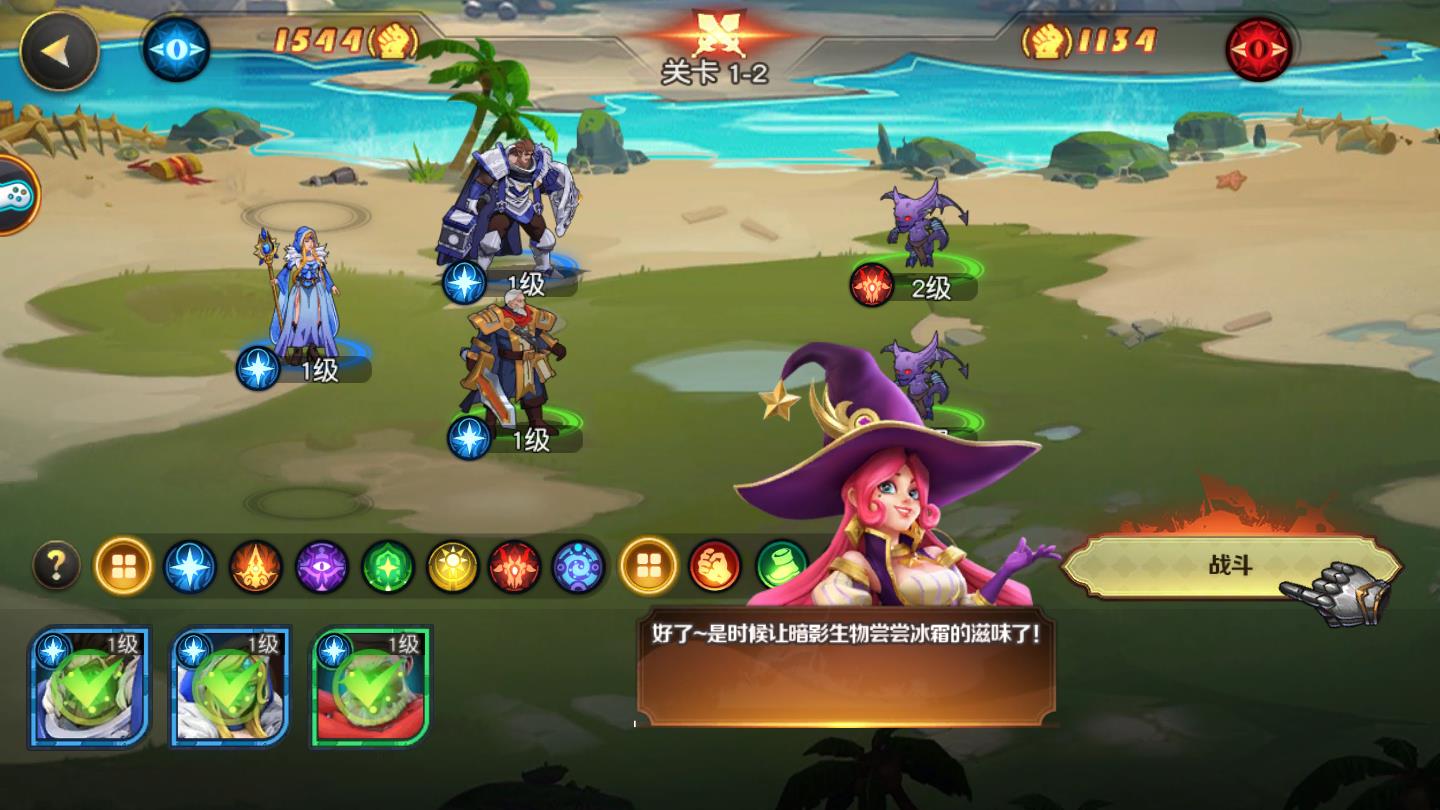Filter heroes by the green leaf faction
The image size is (1440, 810).
[x=388, y=566]
